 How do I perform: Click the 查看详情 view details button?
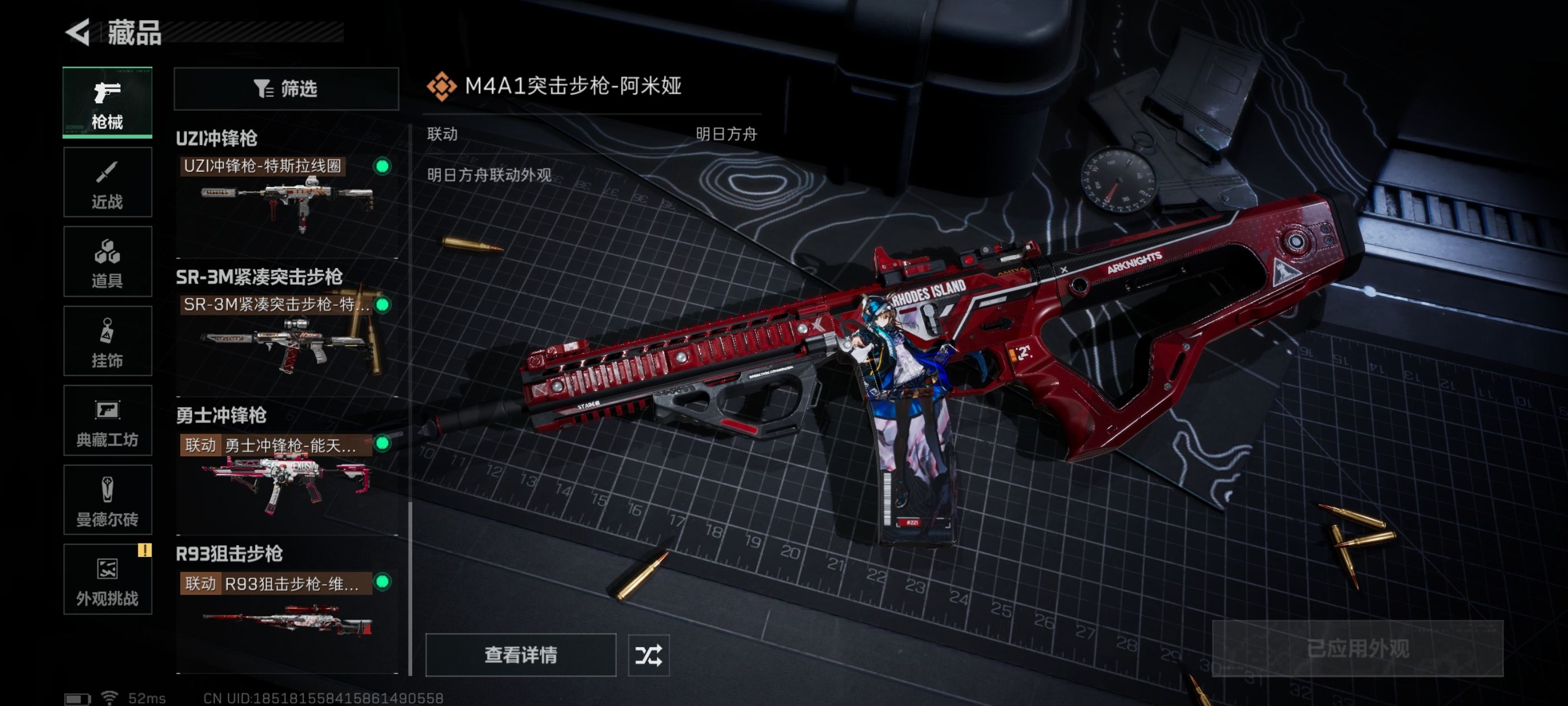point(520,655)
